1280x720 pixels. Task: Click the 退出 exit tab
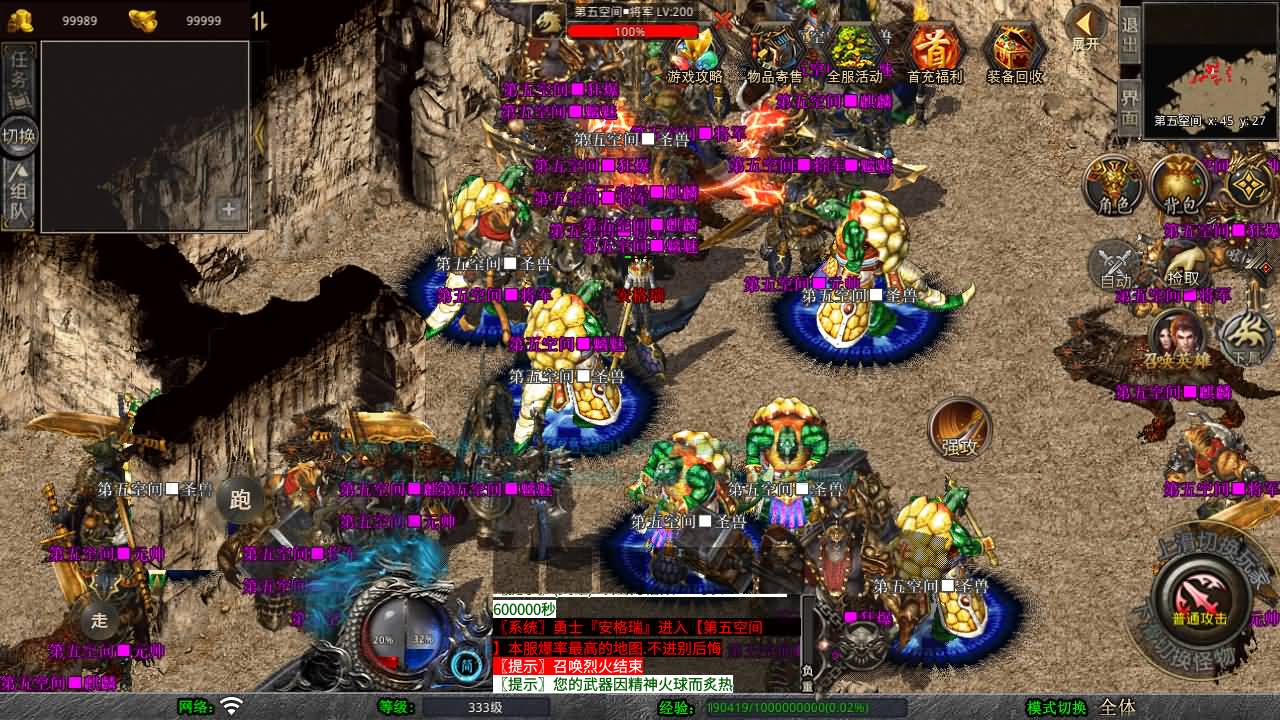click(x=1129, y=35)
